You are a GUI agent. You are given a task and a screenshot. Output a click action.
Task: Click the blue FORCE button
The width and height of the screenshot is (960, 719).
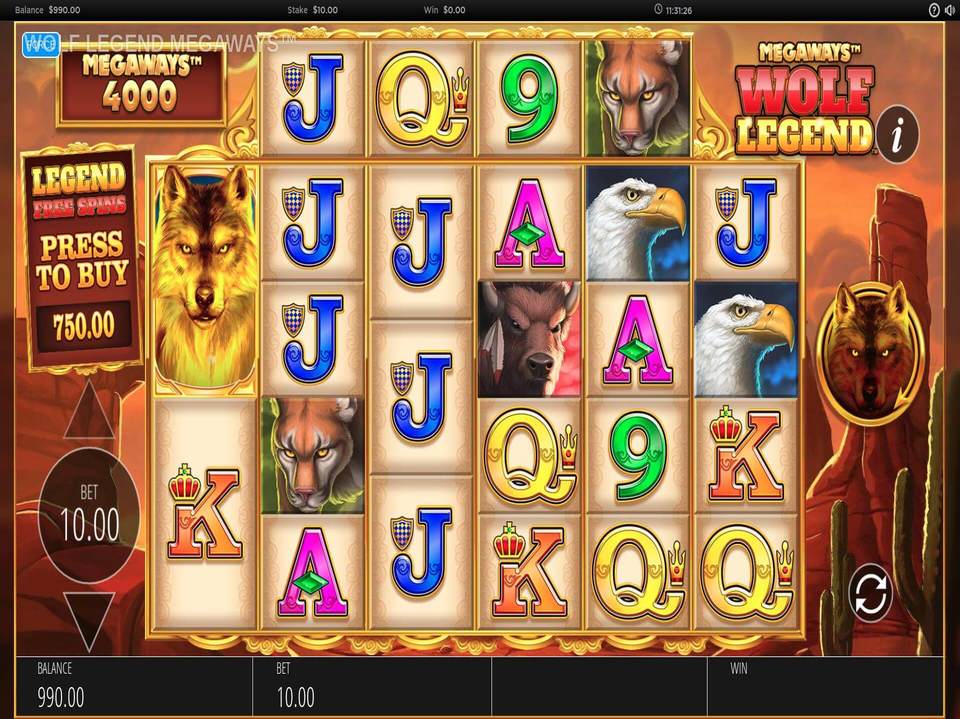(40, 42)
